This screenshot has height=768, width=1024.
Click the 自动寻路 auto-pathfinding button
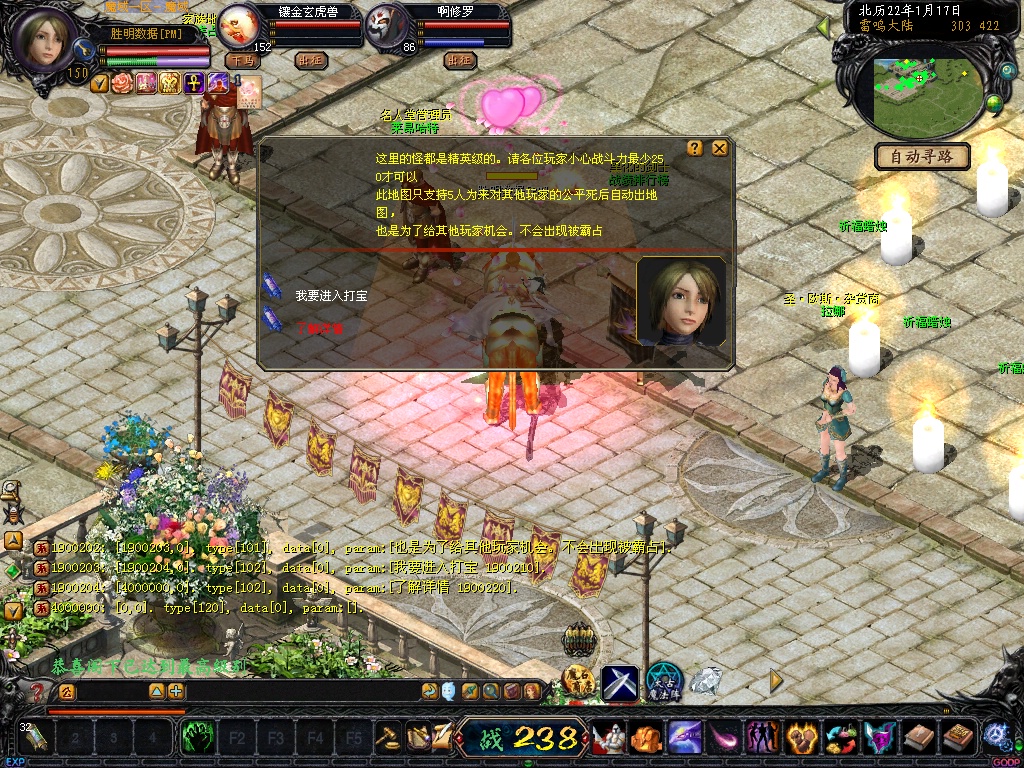tap(923, 156)
